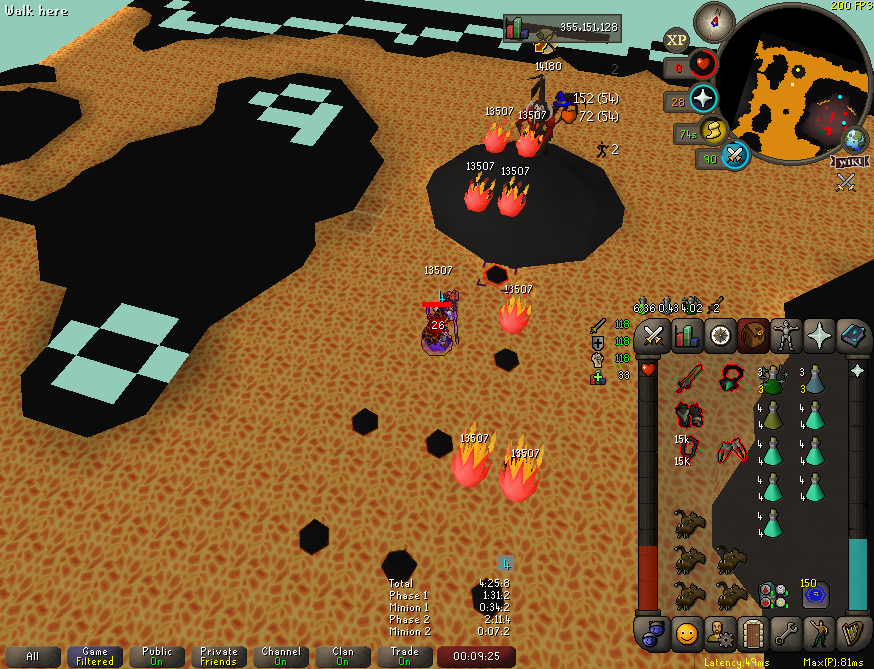Toggle run energy orb
This screenshot has width=874, height=669.
712,130
